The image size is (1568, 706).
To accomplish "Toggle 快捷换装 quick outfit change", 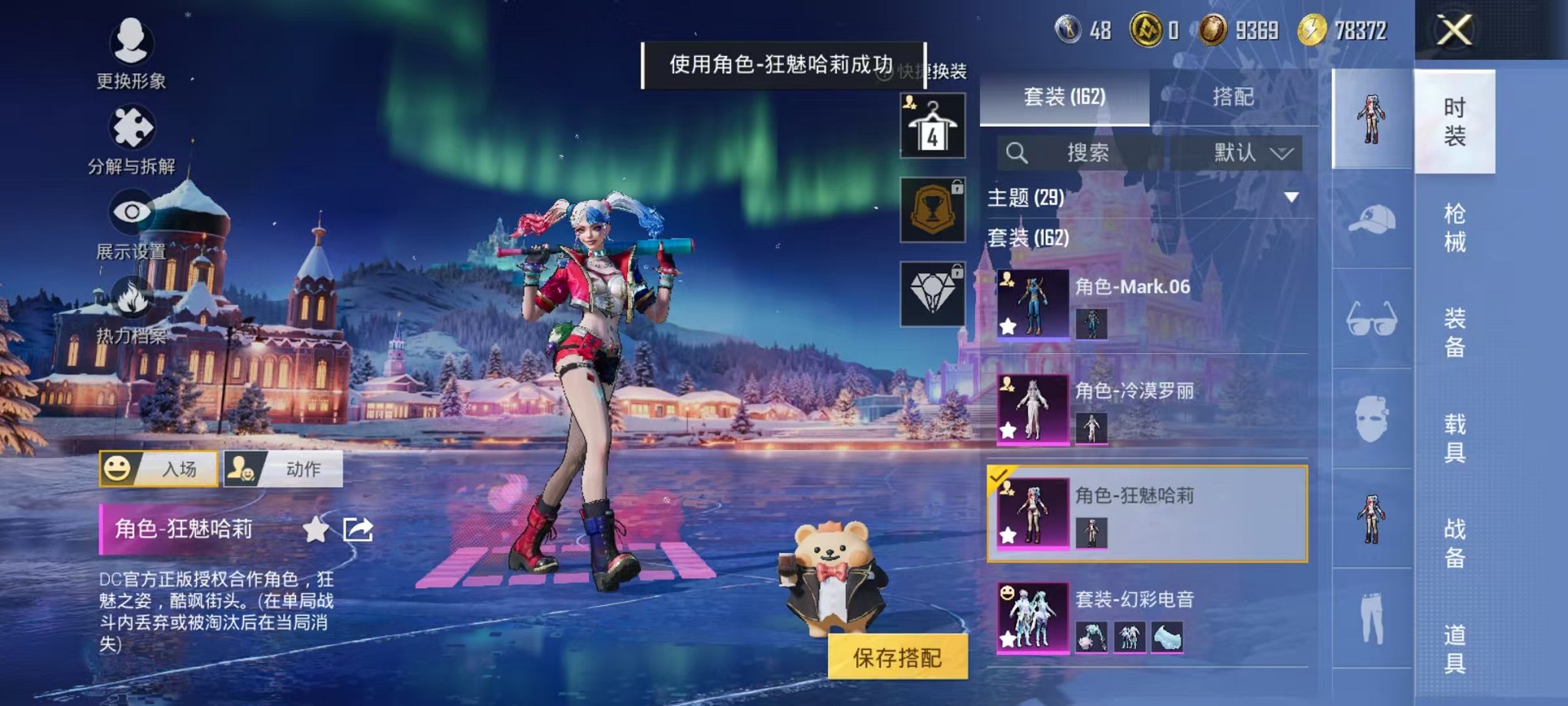I will pyautogui.click(x=924, y=71).
